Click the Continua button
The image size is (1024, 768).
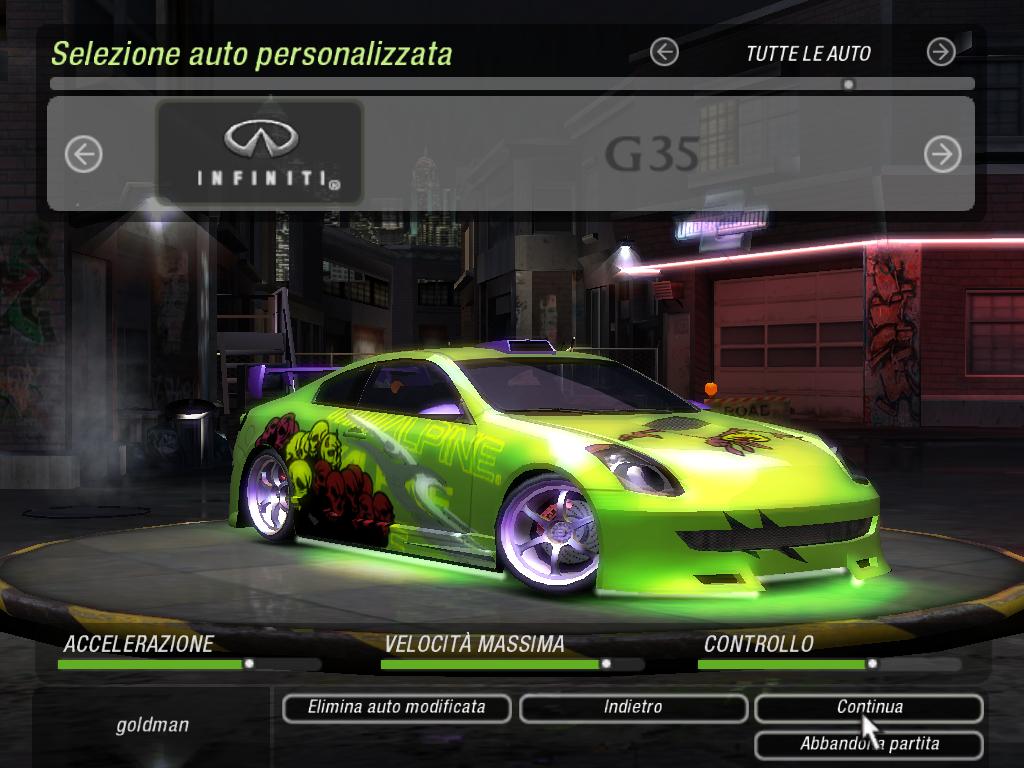tap(868, 708)
